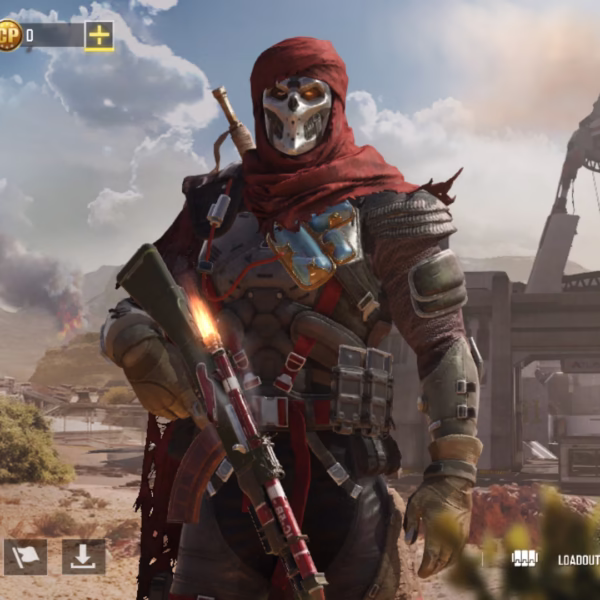The width and height of the screenshot is (600, 600).
Task: Open the download arrow button
Action: coord(83,557)
